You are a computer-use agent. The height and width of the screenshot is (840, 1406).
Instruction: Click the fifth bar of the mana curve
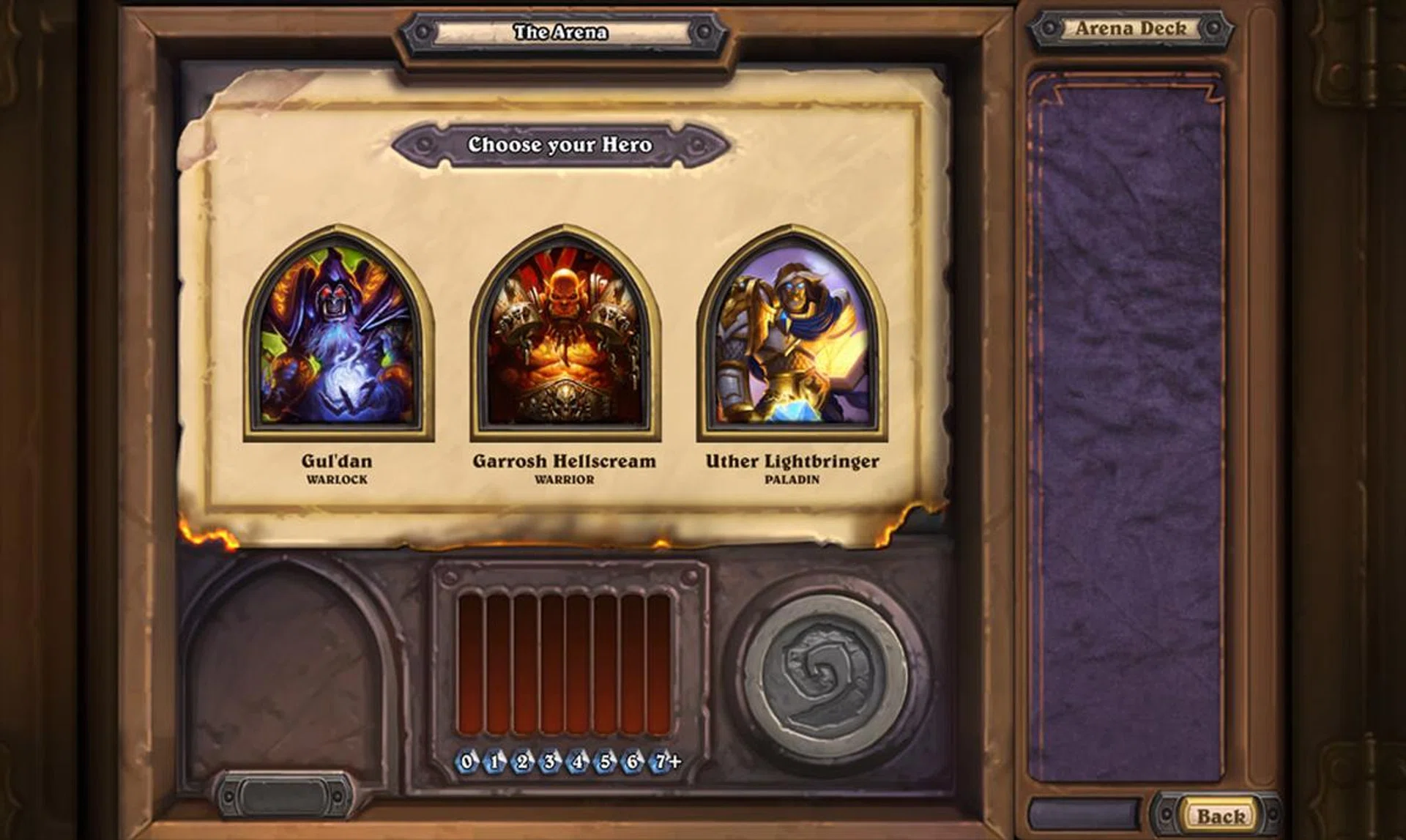tap(579, 659)
